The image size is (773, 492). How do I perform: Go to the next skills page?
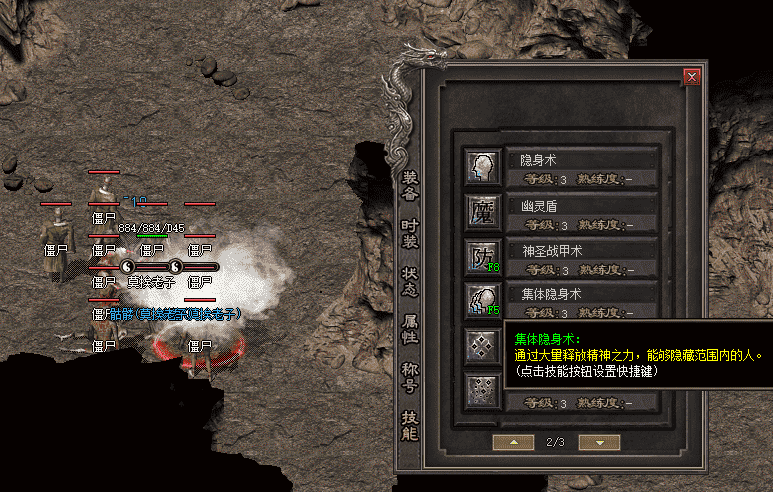600,441
